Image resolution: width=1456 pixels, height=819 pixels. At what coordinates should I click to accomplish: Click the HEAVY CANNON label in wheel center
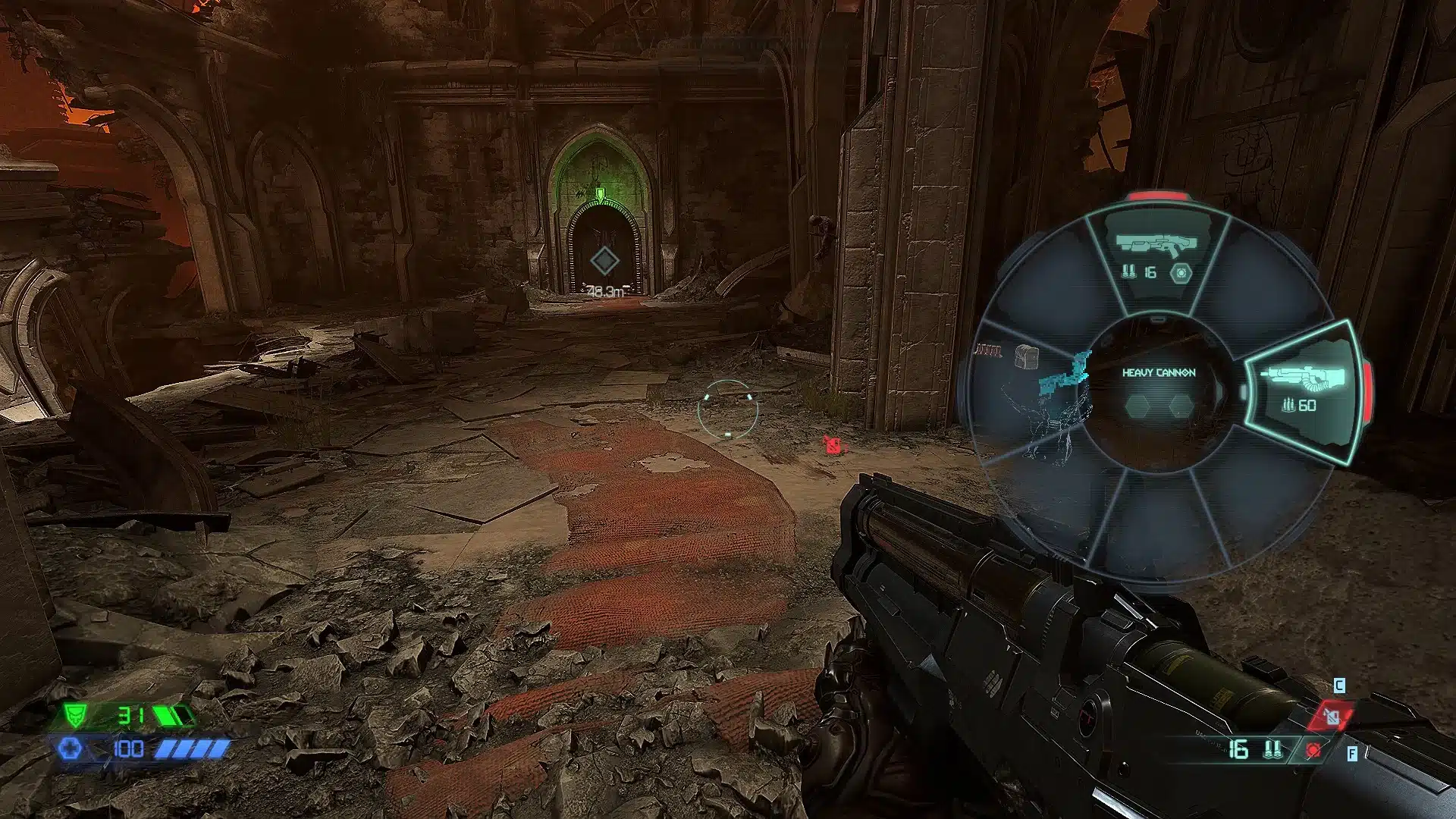point(1158,372)
